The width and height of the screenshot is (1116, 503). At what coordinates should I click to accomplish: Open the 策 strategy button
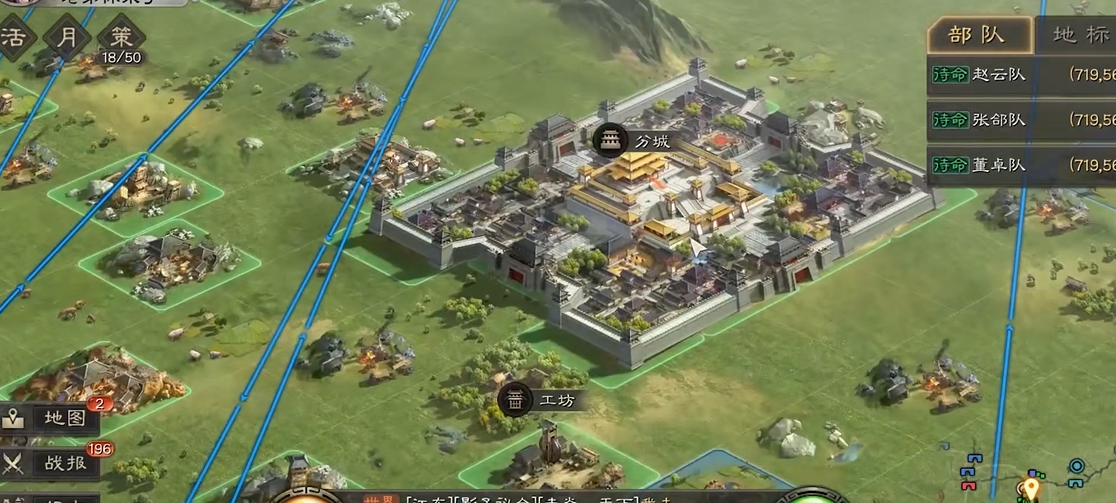[121, 38]
